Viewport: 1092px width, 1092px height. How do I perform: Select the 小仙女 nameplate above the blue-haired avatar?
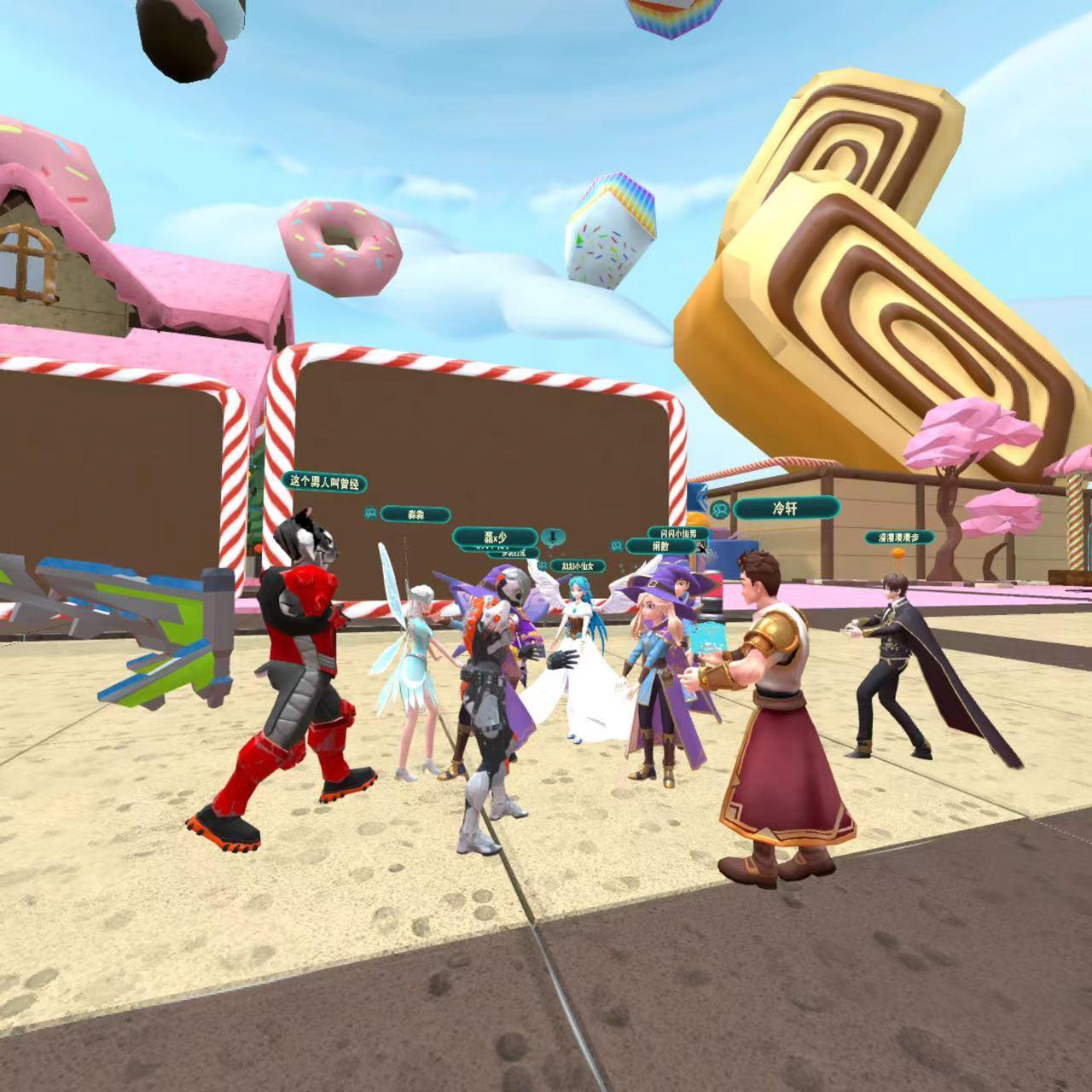(x=578, y=566)
